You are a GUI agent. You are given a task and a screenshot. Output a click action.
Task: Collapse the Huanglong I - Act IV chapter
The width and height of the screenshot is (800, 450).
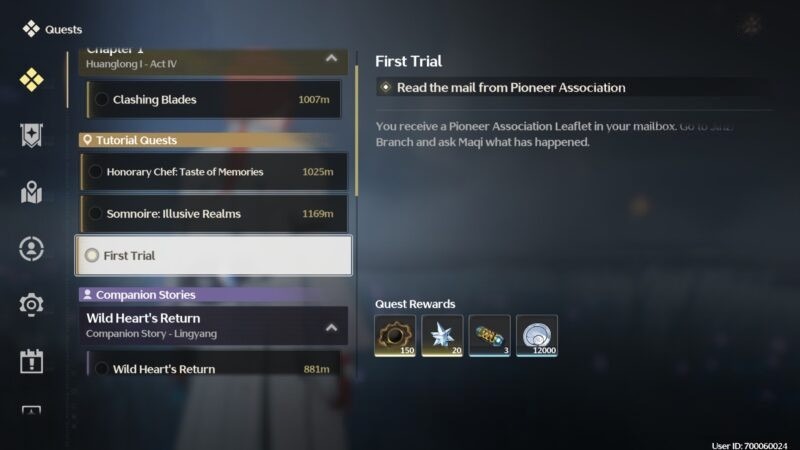coord(331,58)
